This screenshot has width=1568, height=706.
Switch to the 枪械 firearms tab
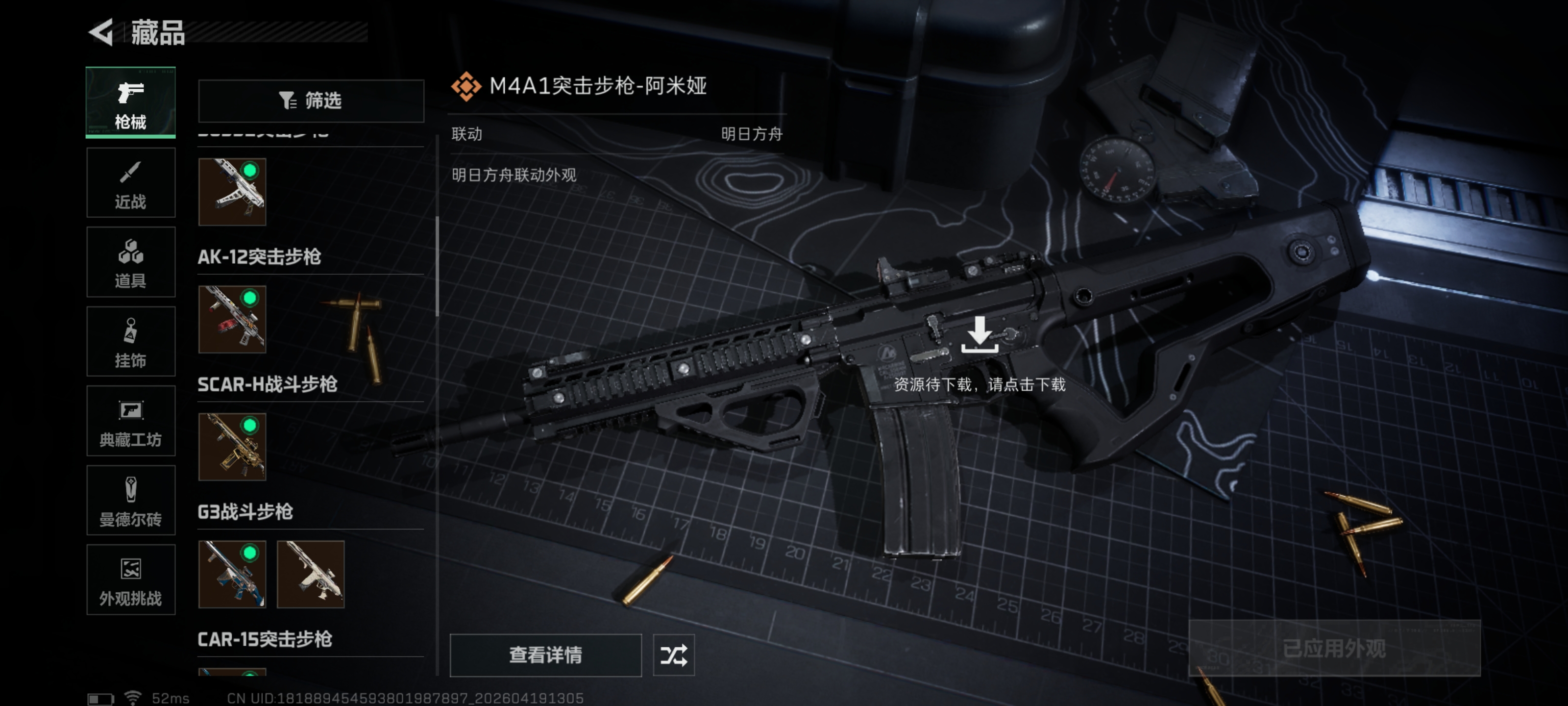pyautogui.click(x=130, y=102)
